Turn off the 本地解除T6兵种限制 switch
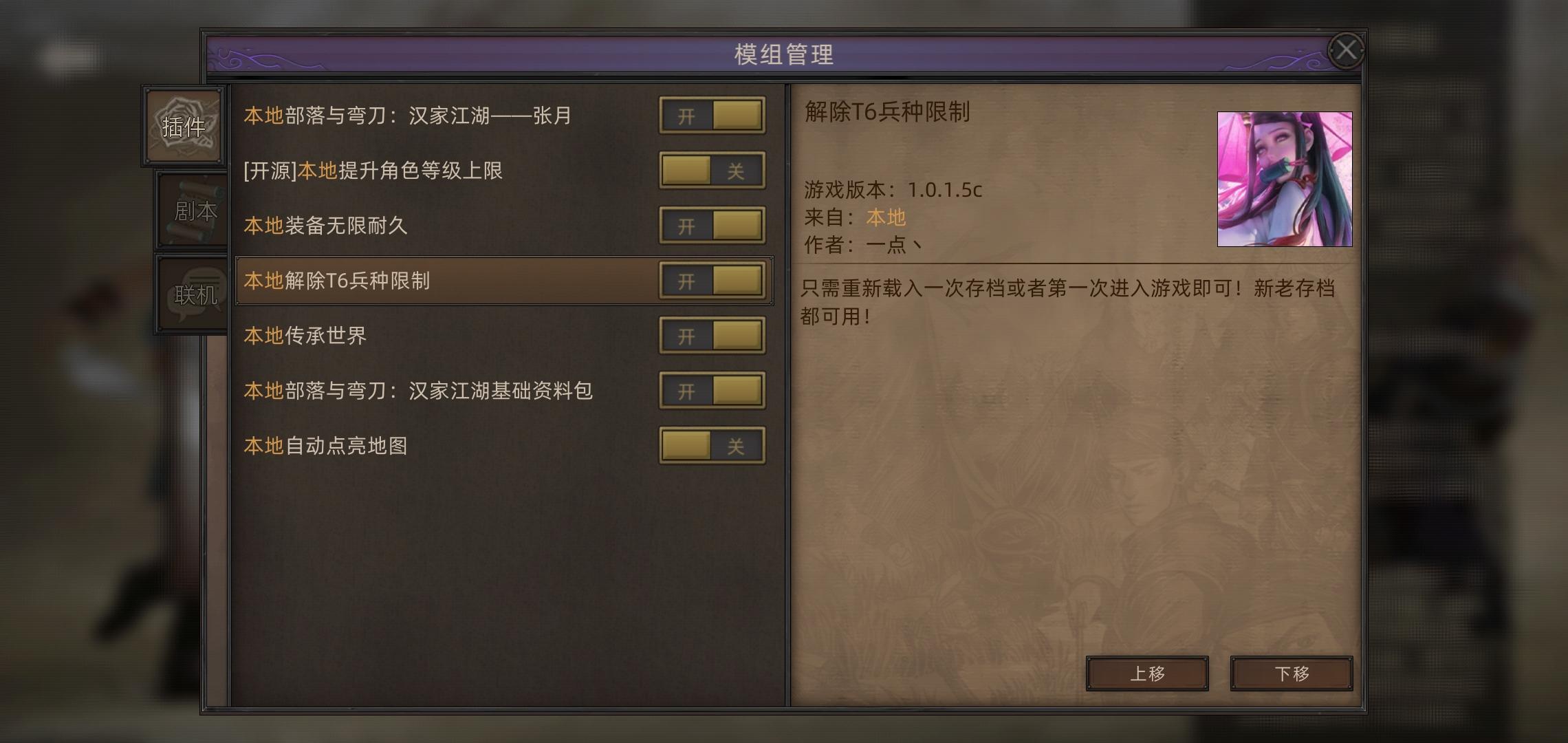1568x743 pixels. 712,281
